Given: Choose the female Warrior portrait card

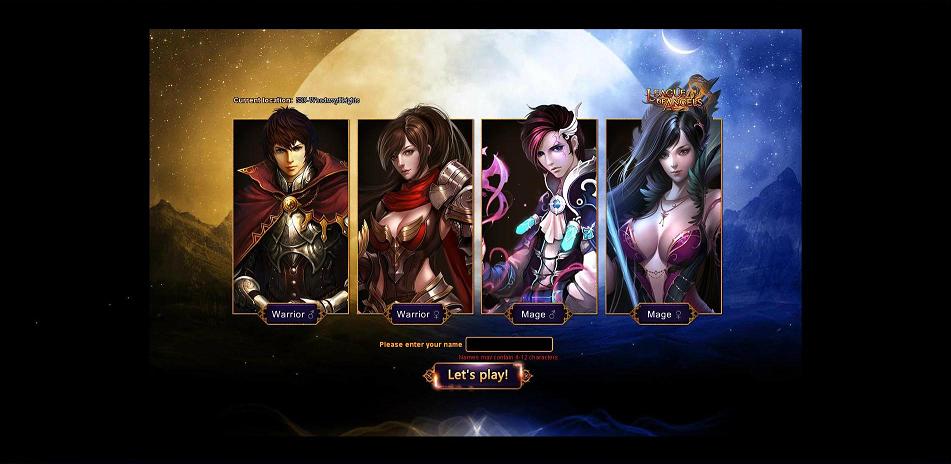Looking at the screenshot, I should pos(415,215).
